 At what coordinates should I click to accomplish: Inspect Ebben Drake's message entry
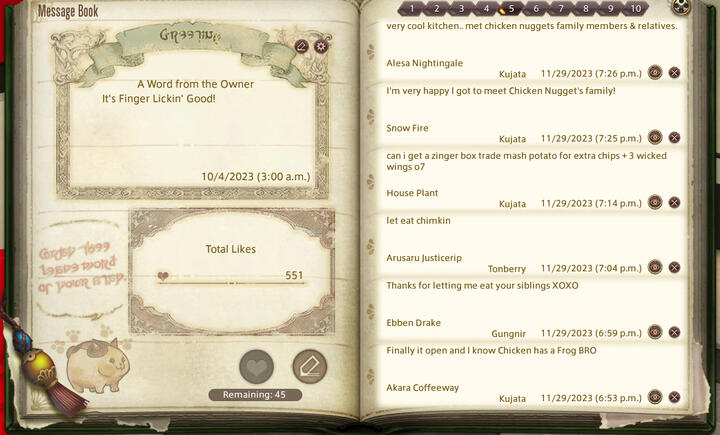(x=655, y=333)
